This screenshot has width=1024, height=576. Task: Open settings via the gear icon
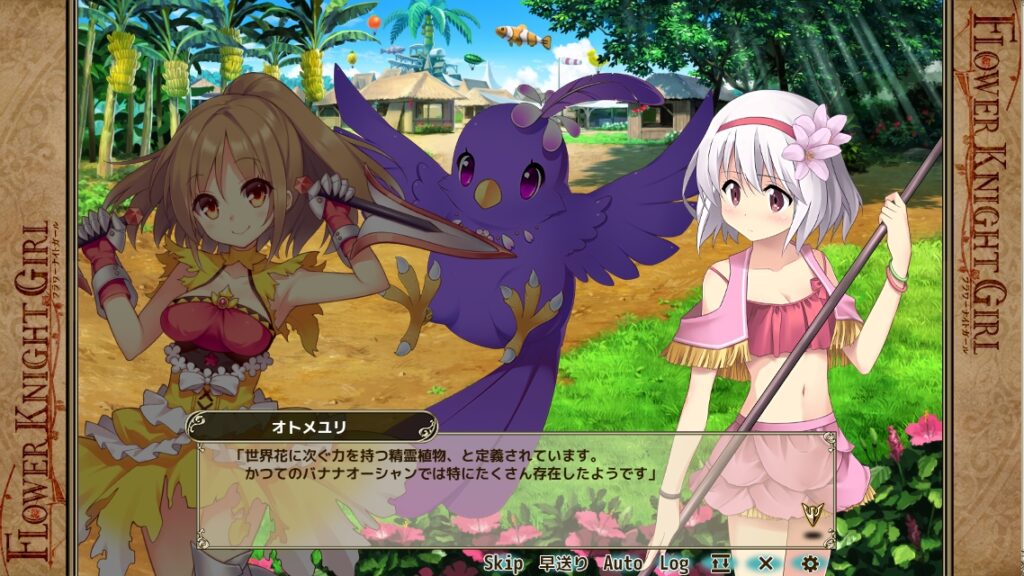[811, 564]
